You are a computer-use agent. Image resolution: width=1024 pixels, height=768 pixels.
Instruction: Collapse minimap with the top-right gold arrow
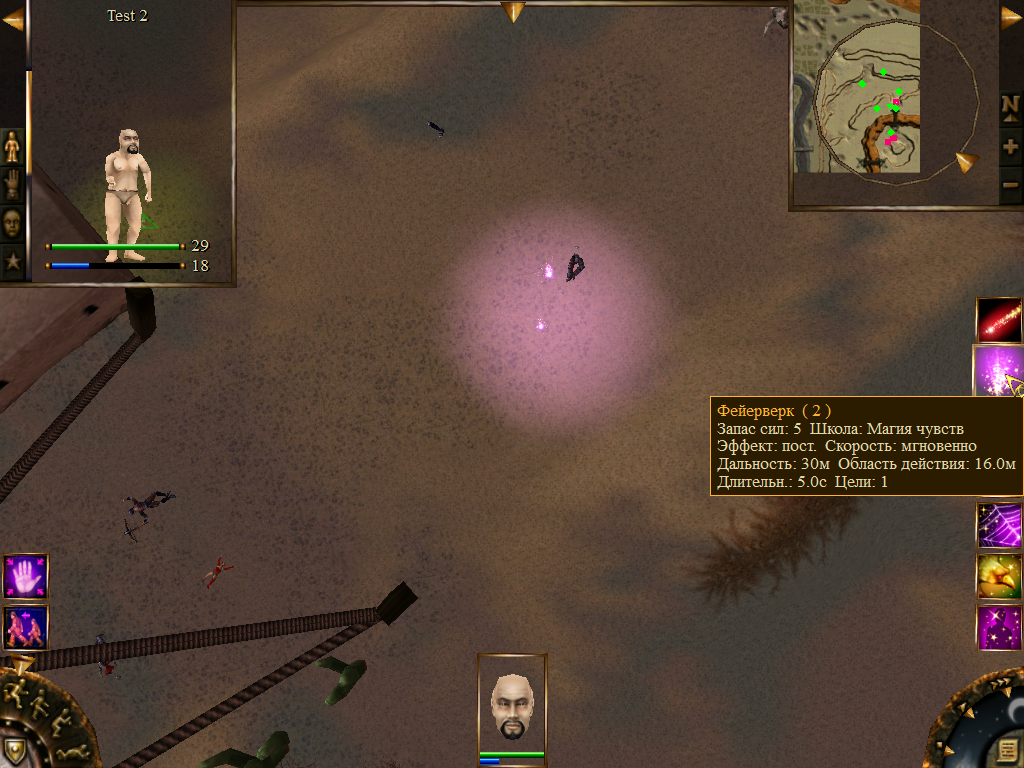[x=1011, y=18]
